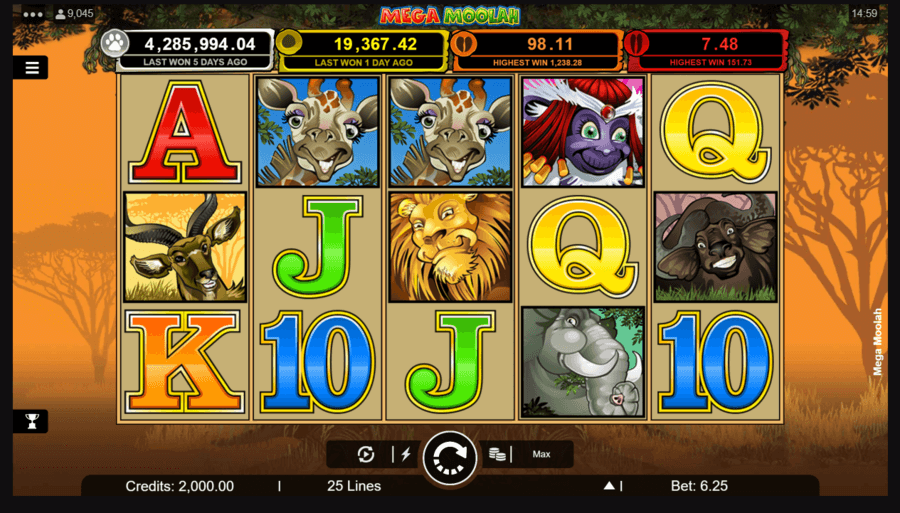This screenshot has height=513, width=900.
Task: Set the bet to Max
Action: [x=541, y=454]
